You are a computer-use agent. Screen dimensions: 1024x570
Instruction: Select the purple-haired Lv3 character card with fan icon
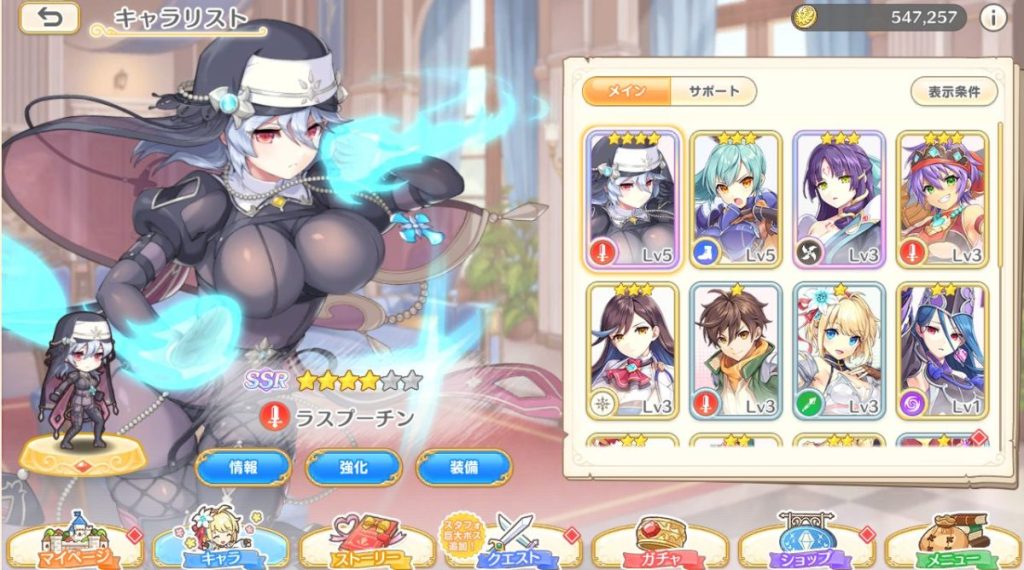click(839, 200)
